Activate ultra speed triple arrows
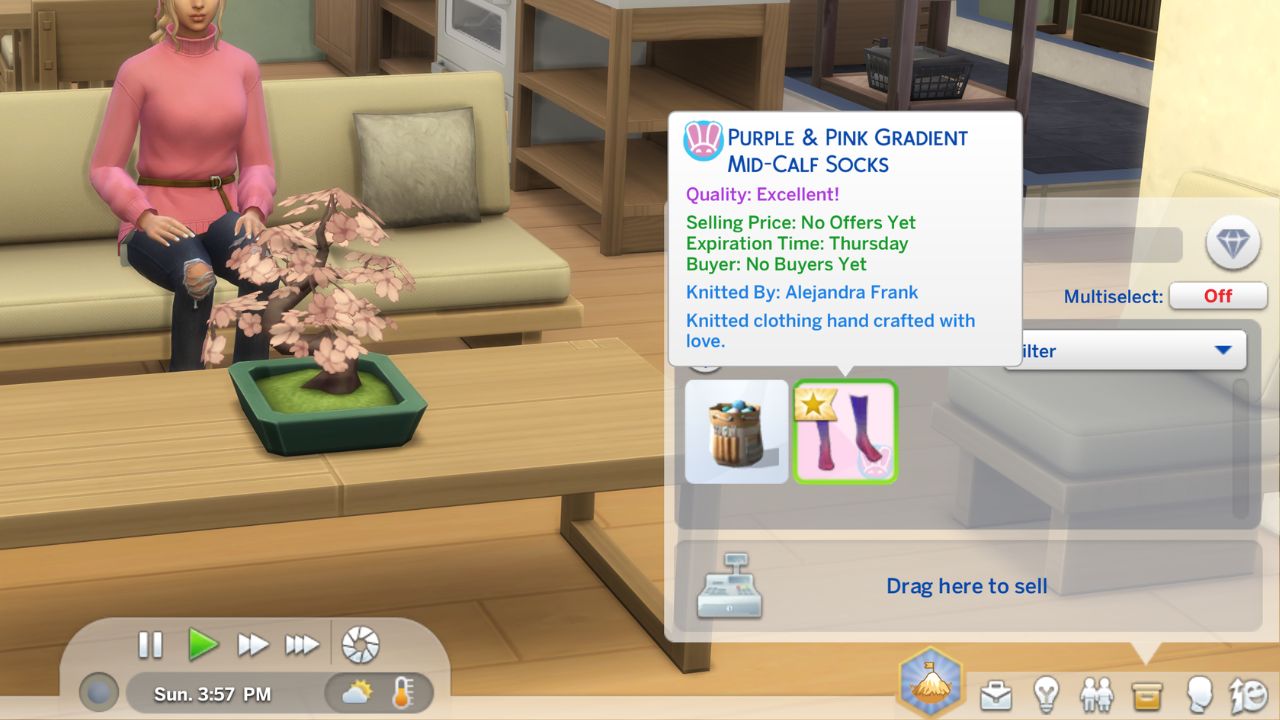The image size is (1280, 720). (x=303, y=645)
